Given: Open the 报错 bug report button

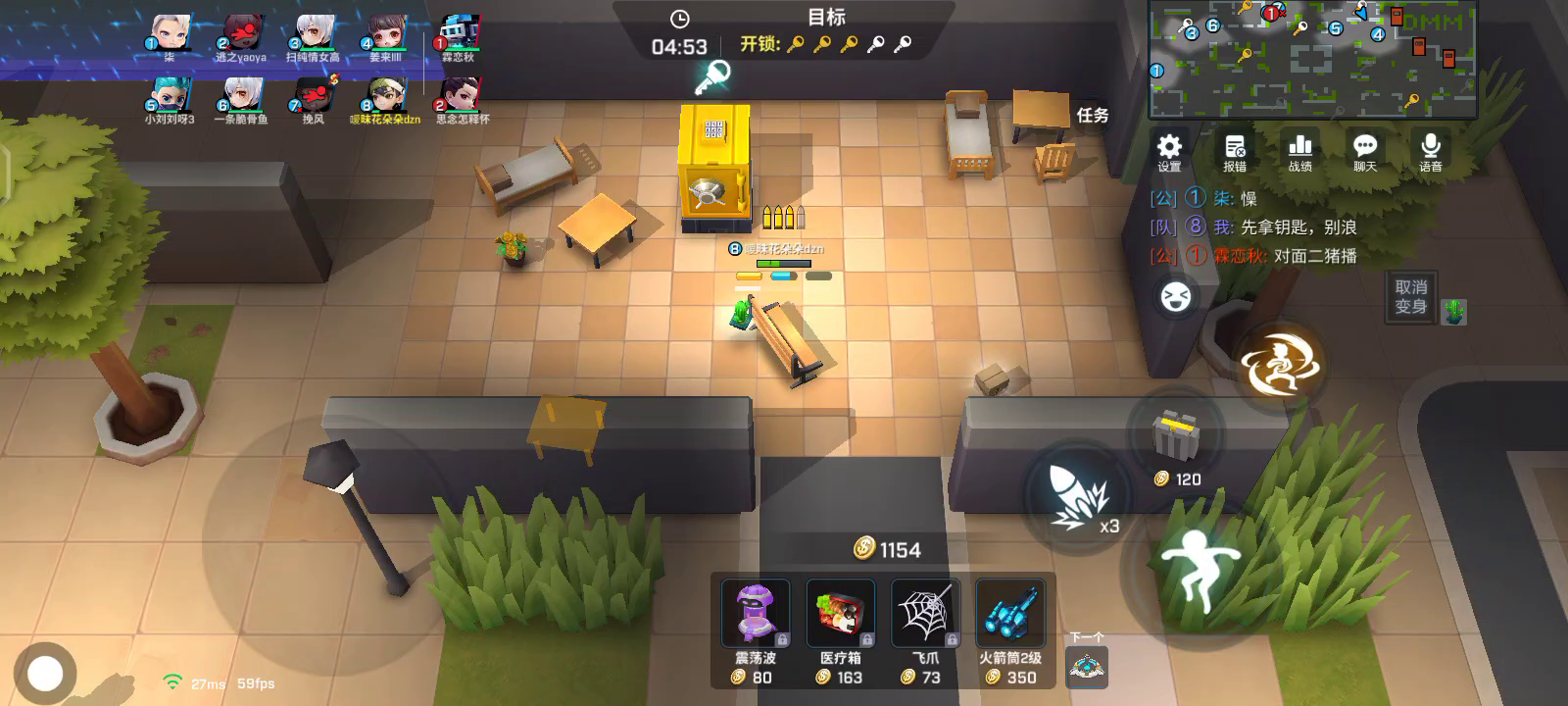Looking at the screenshot, I should coord(1235,152).
